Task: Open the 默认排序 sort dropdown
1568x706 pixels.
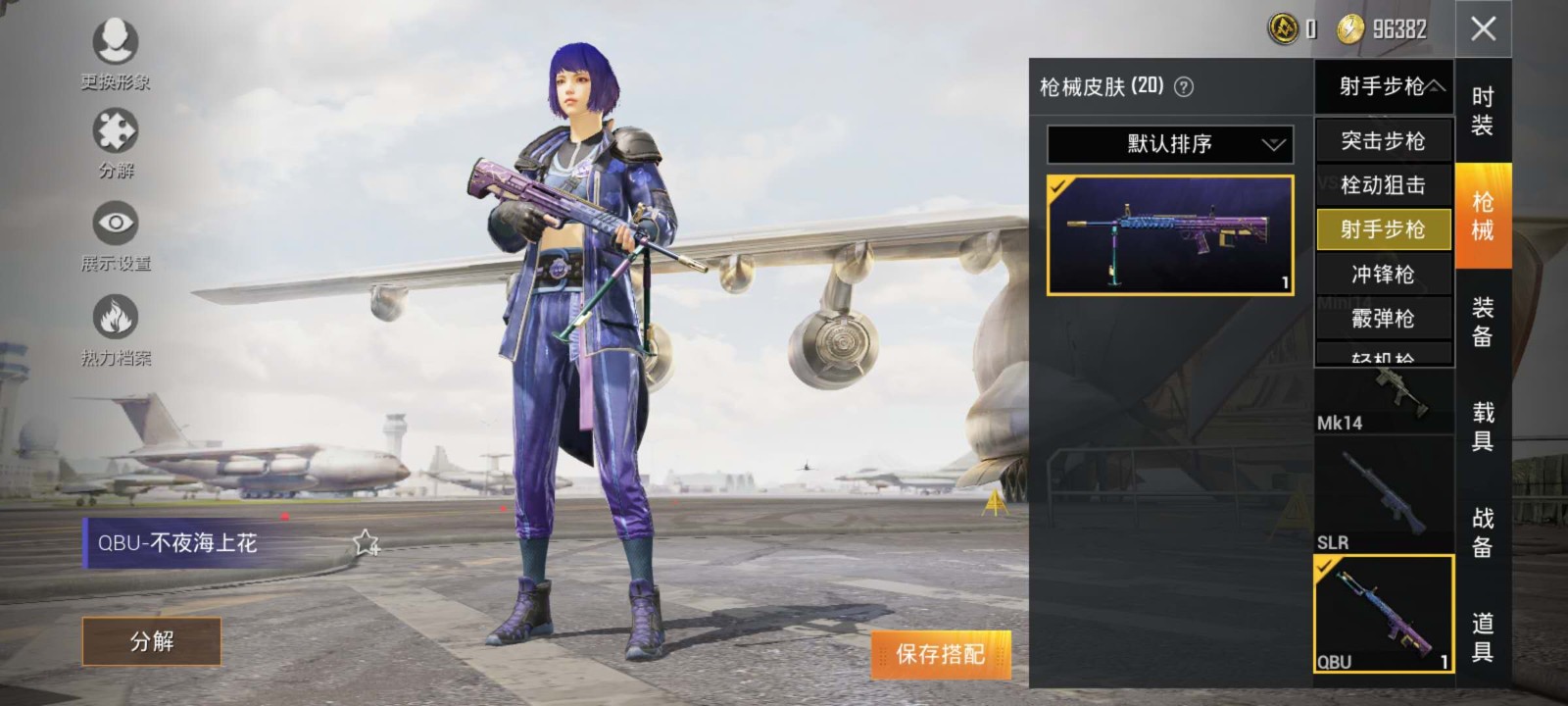Action: click(1170, 144)
